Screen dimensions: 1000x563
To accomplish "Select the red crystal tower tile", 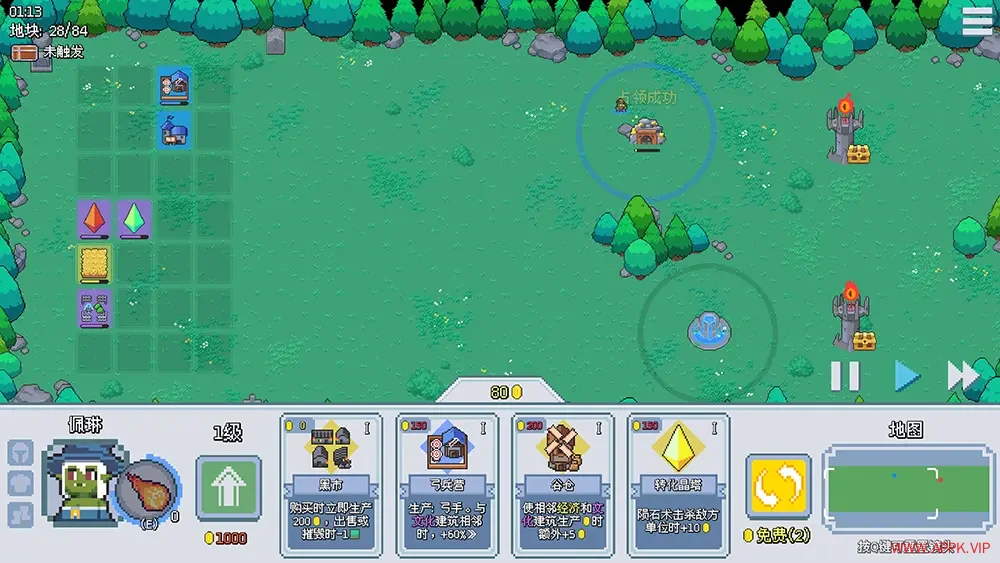I will (95, 218).
